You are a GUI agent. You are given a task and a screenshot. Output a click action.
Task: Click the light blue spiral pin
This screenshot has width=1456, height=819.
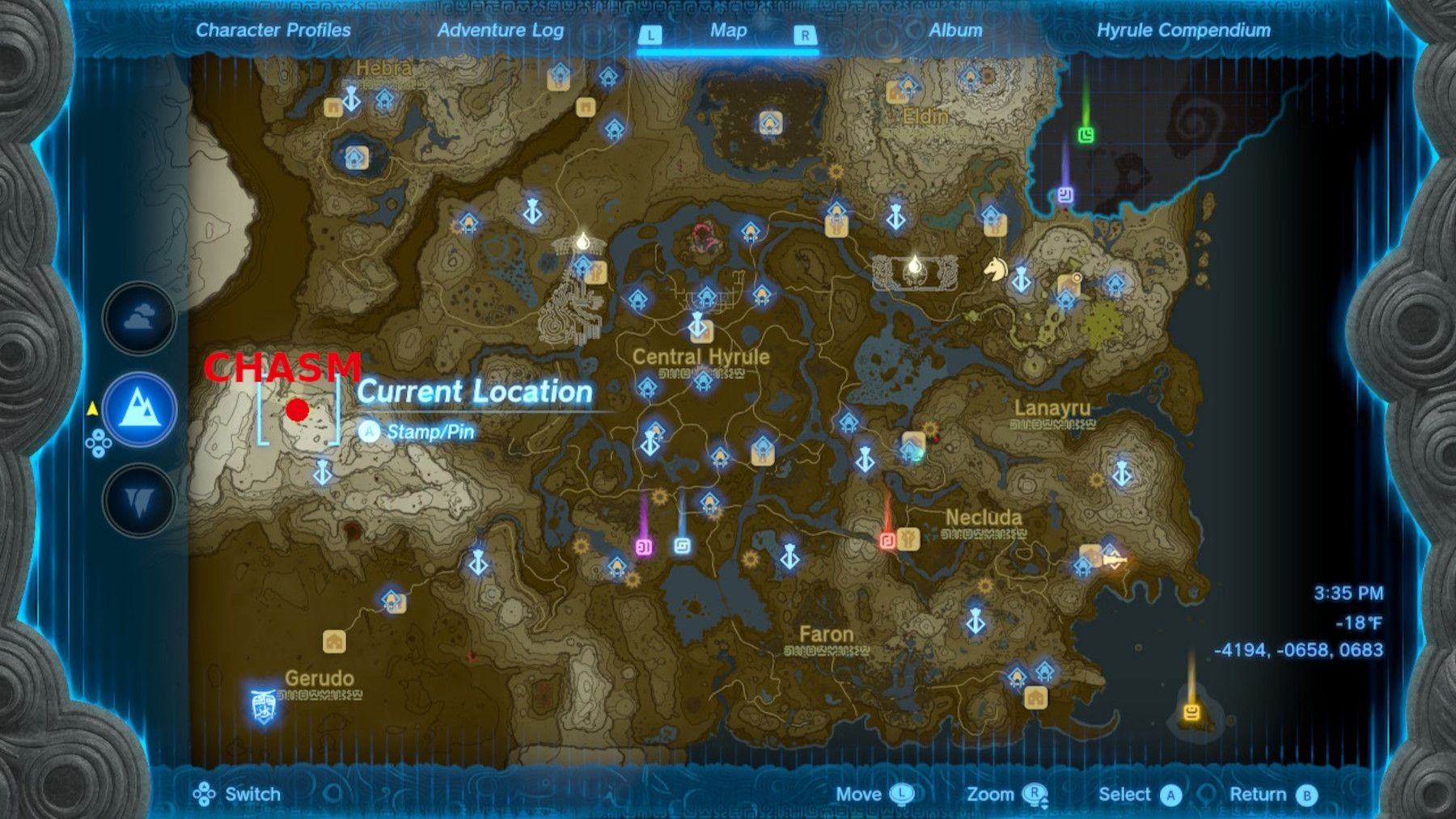[x=682, y=546]
